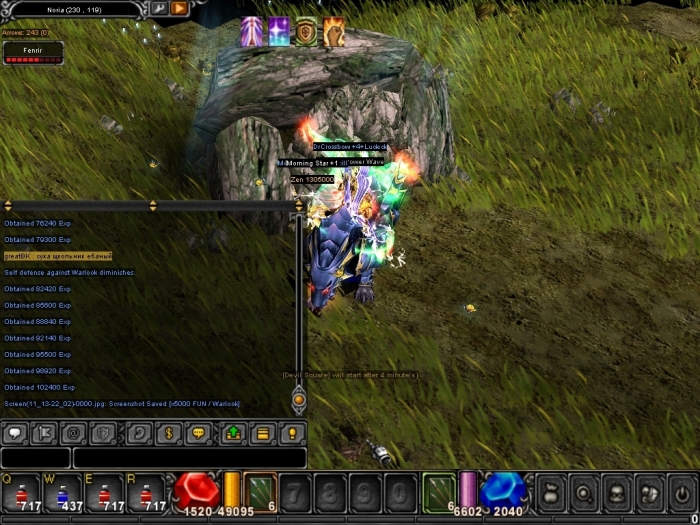Image resolution: width=700 pixels, height=525 pixels.
Task: Click the @ guild chat button
Action: (72, 434)
